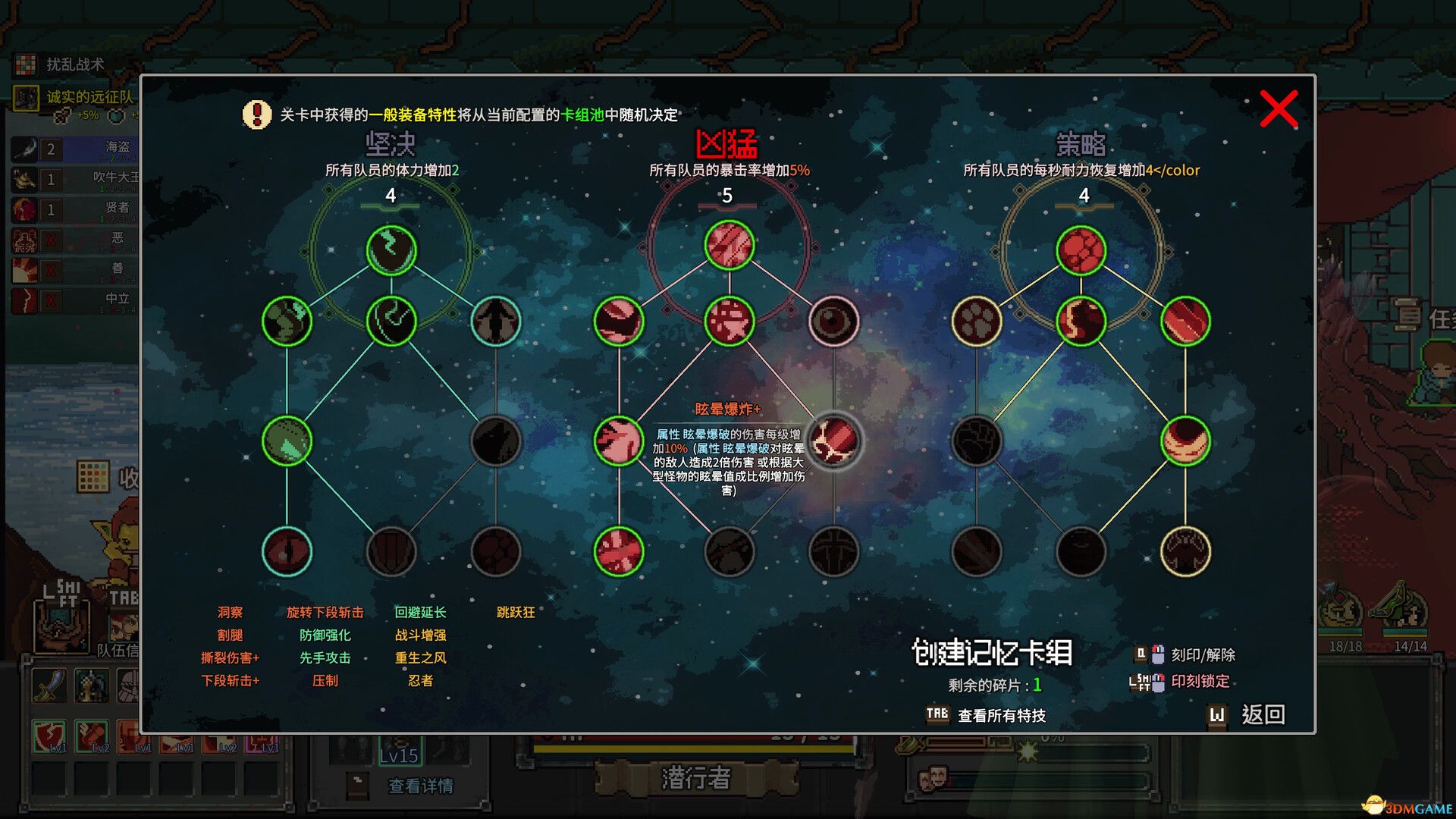1456x819 pixels.
Task: Click the paw-print skill node in 策略 tree
Action: 977,321
